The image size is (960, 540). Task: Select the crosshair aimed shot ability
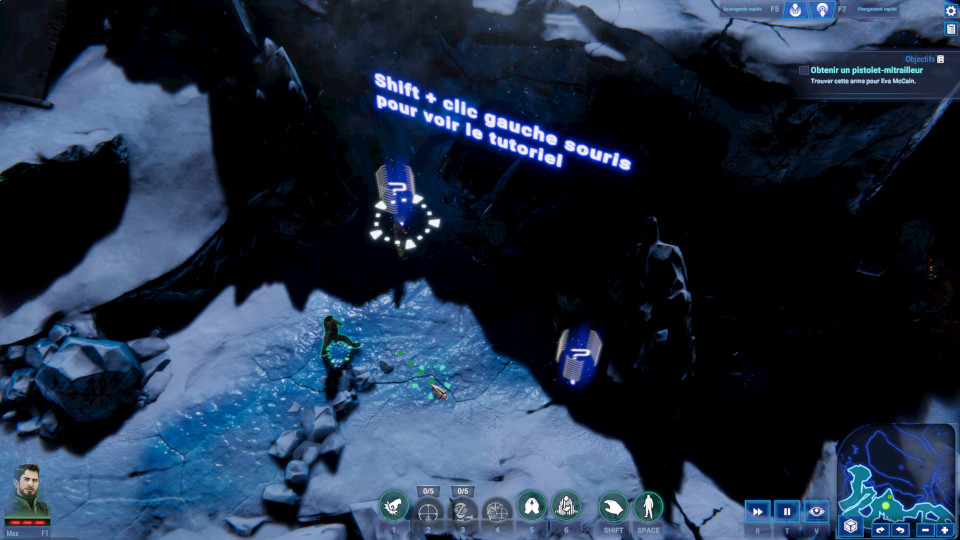click(x=429, y=512)
